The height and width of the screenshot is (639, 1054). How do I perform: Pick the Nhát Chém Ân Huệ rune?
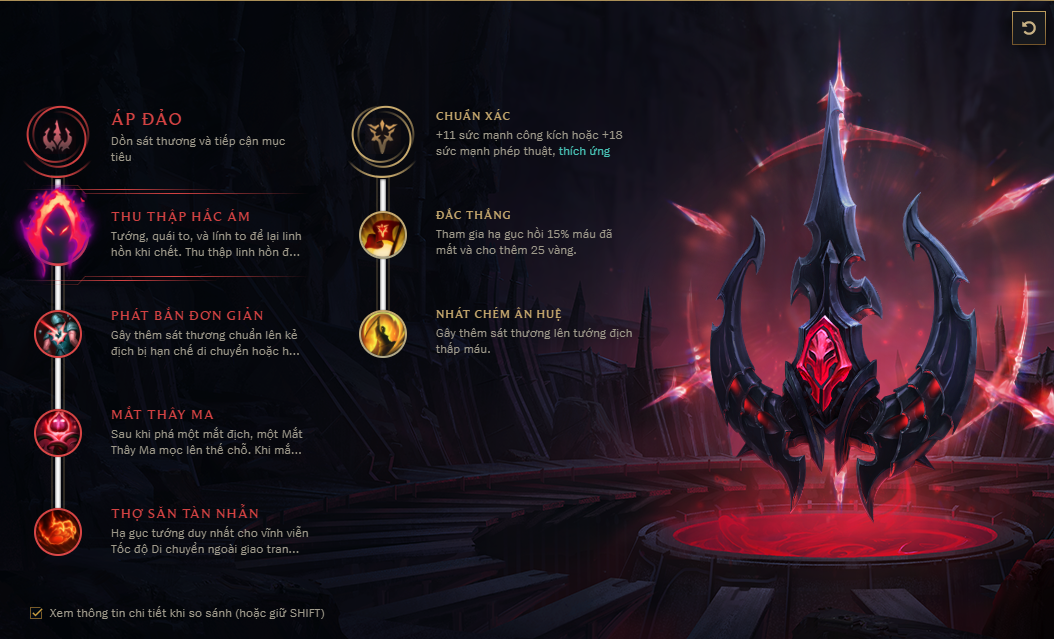tap(382, 332)
